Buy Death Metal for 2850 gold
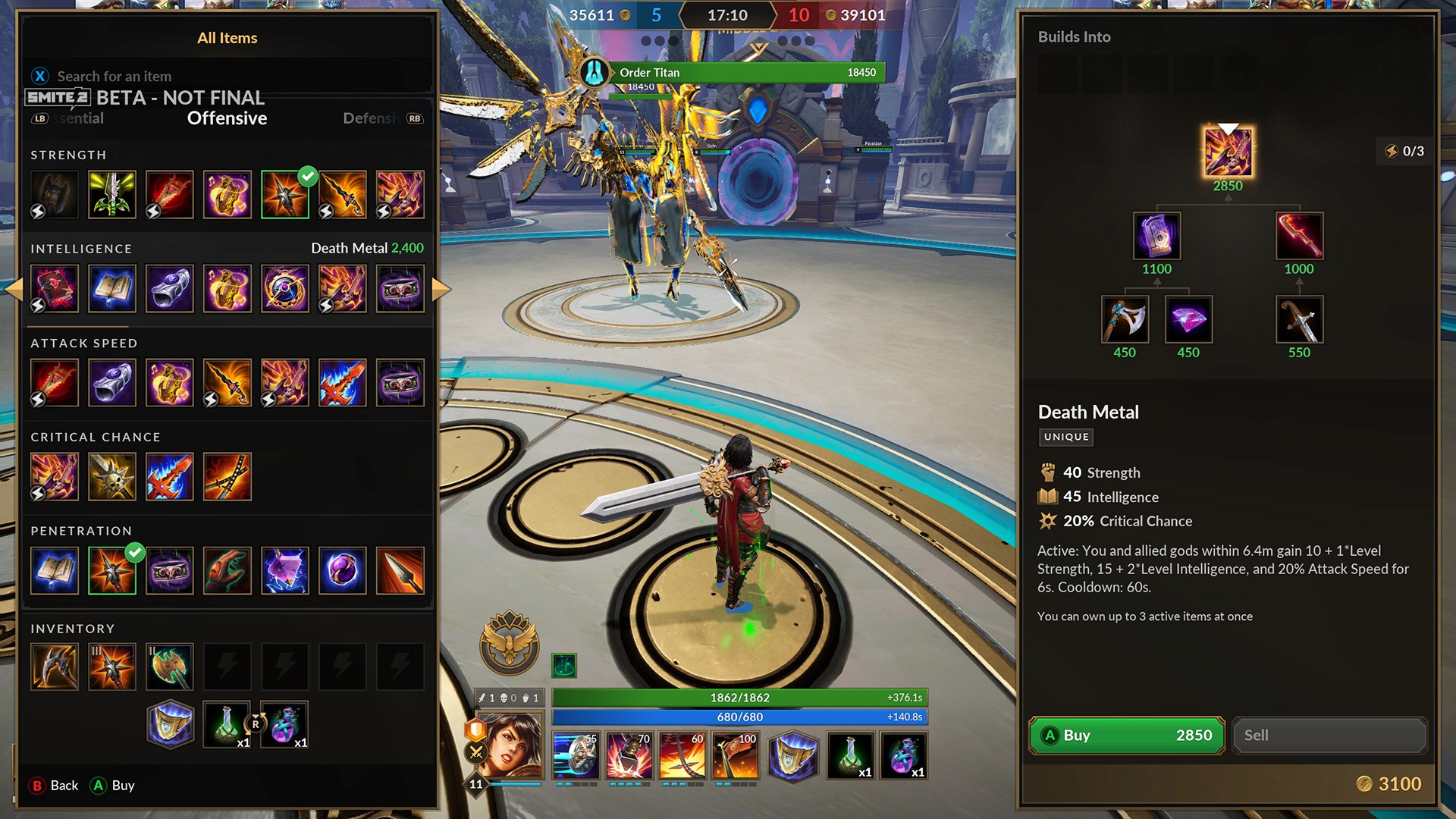Screen dimensions: 1456x819 (1126, 735)
